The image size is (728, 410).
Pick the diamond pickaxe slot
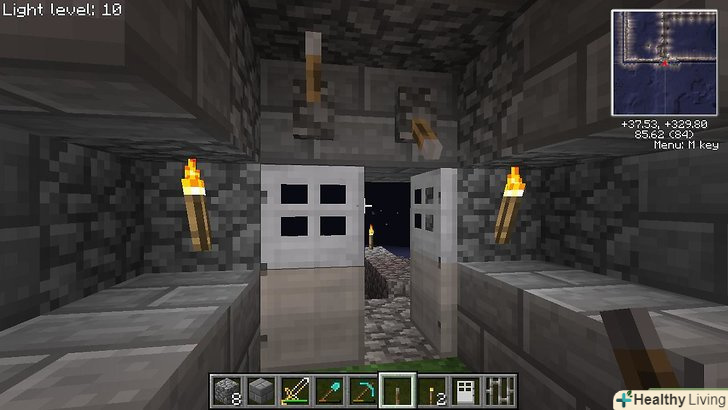coord(363,390)
